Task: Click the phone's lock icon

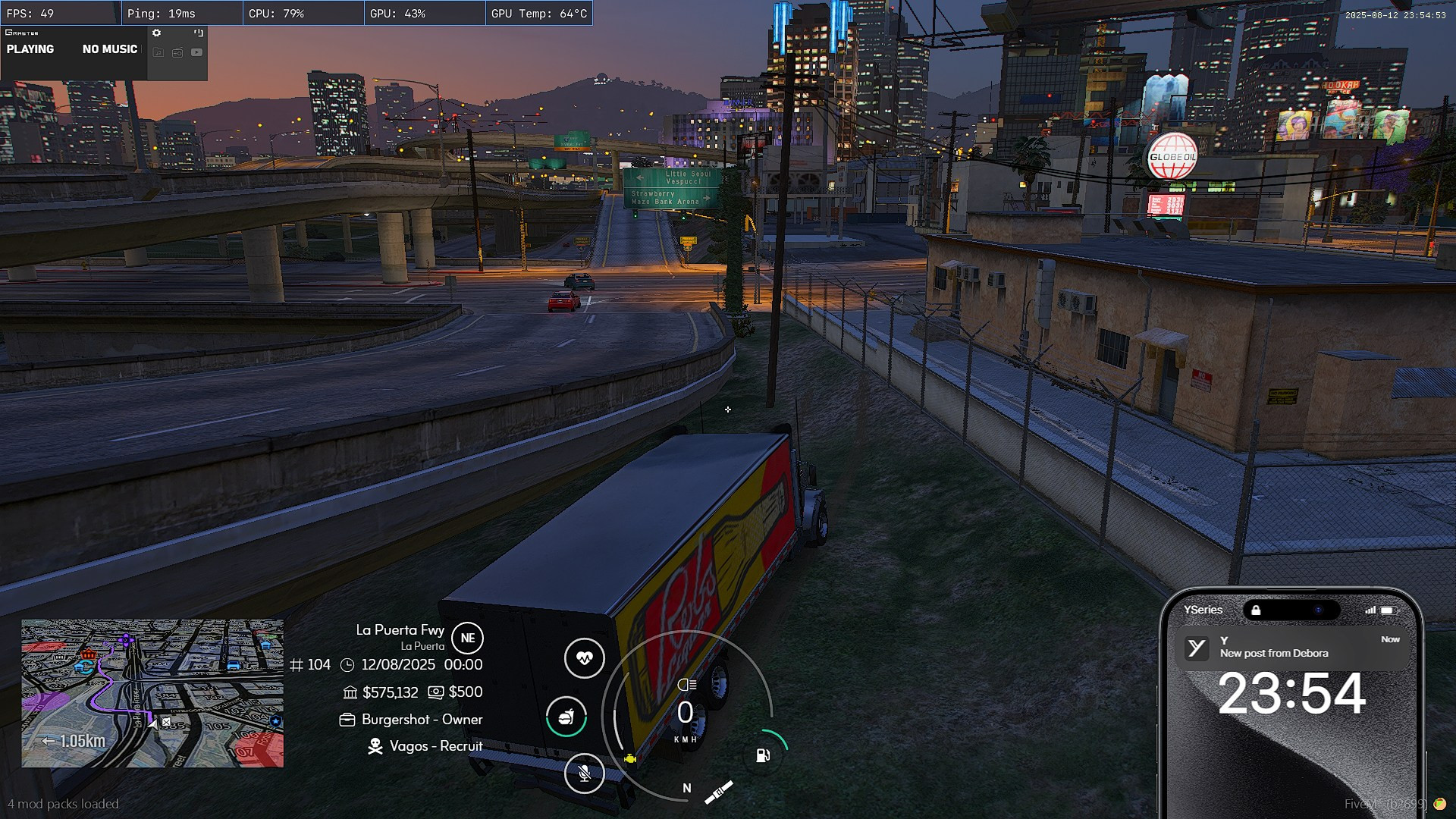Action: 1256,610
